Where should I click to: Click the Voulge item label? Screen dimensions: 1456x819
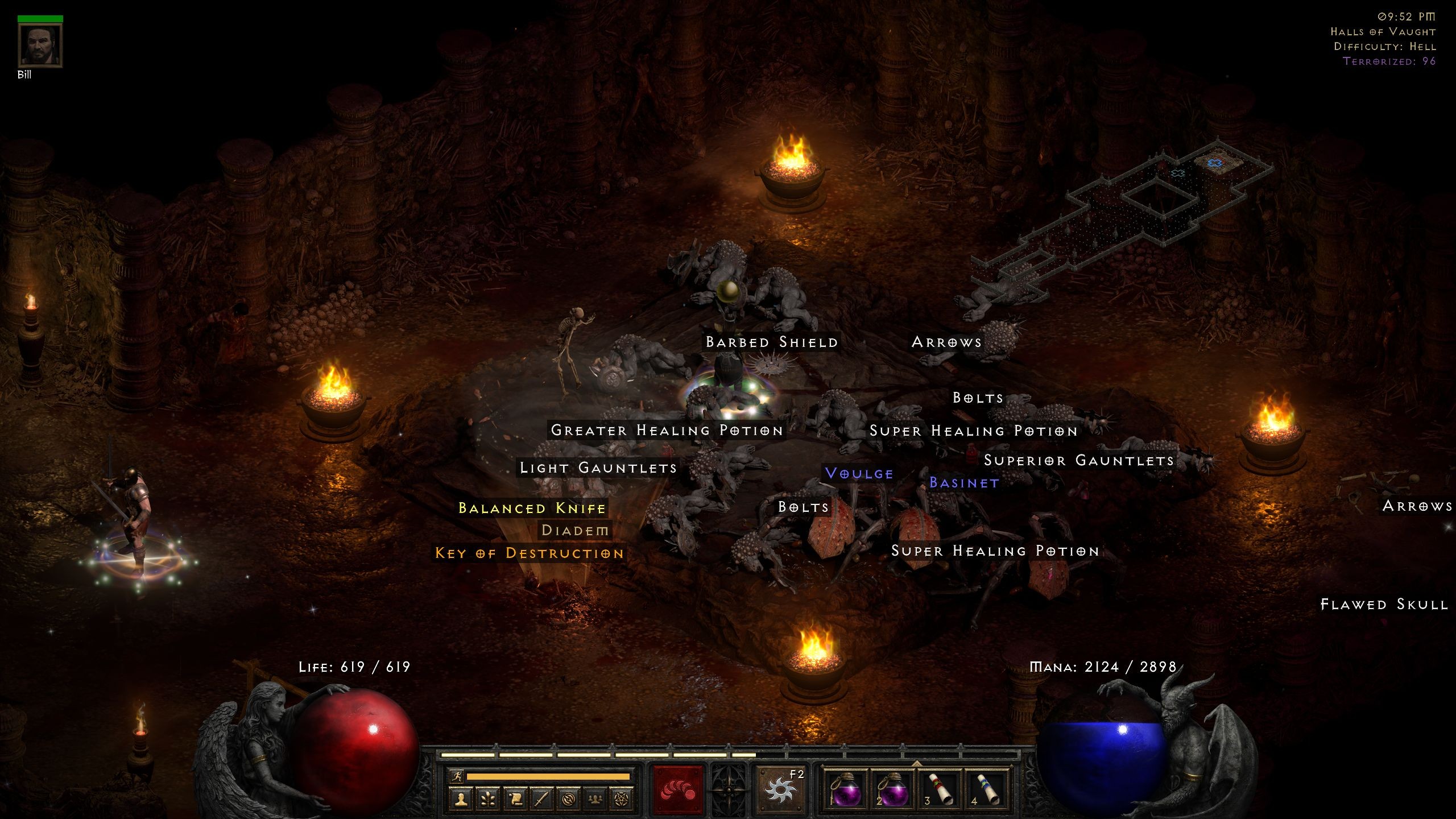[x=859, y=473]
